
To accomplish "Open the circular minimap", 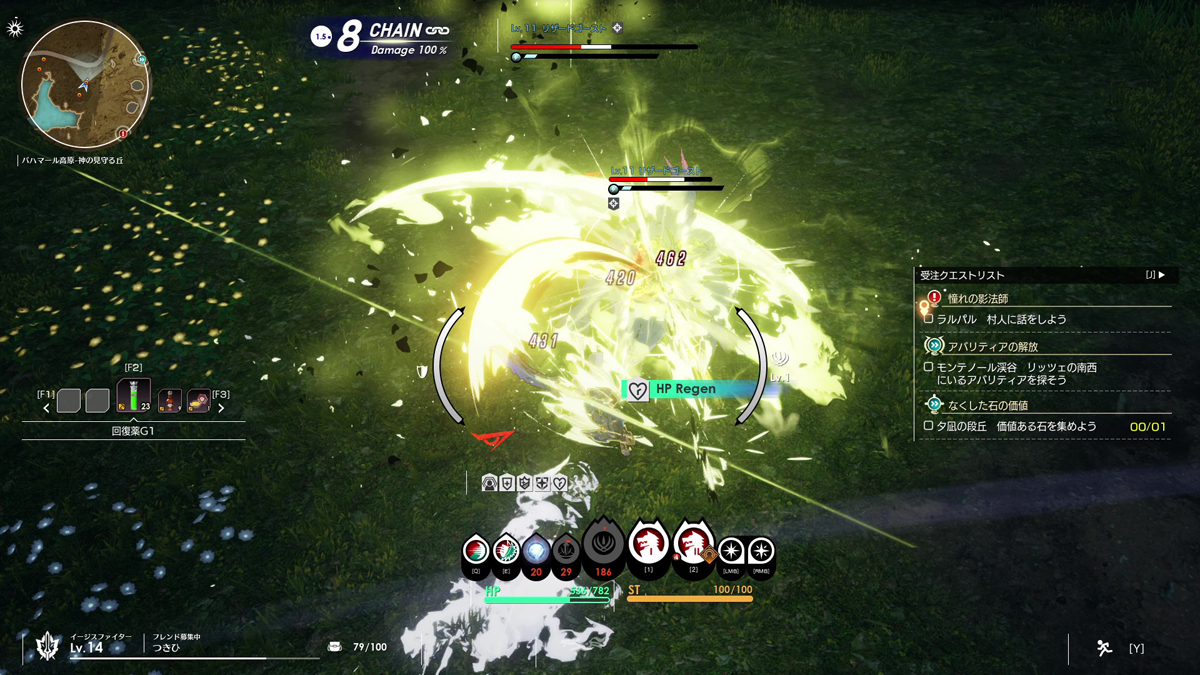I will (x=85, y=85).
